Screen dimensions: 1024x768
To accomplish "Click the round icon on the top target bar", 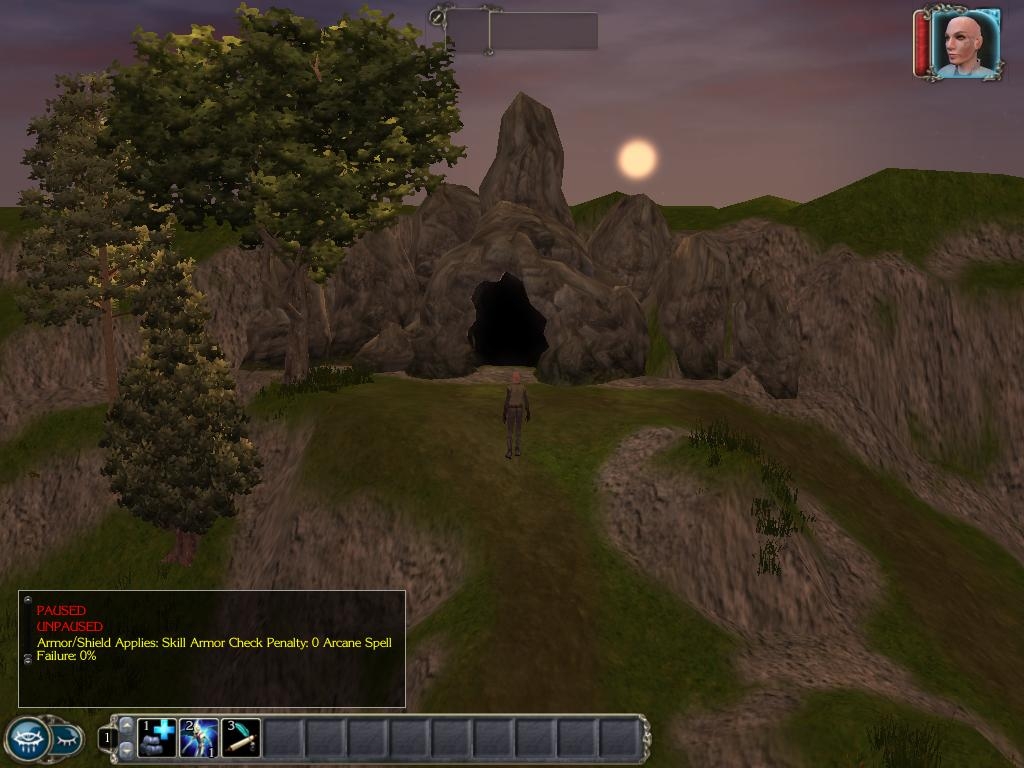I will click(x=437, y=16).
